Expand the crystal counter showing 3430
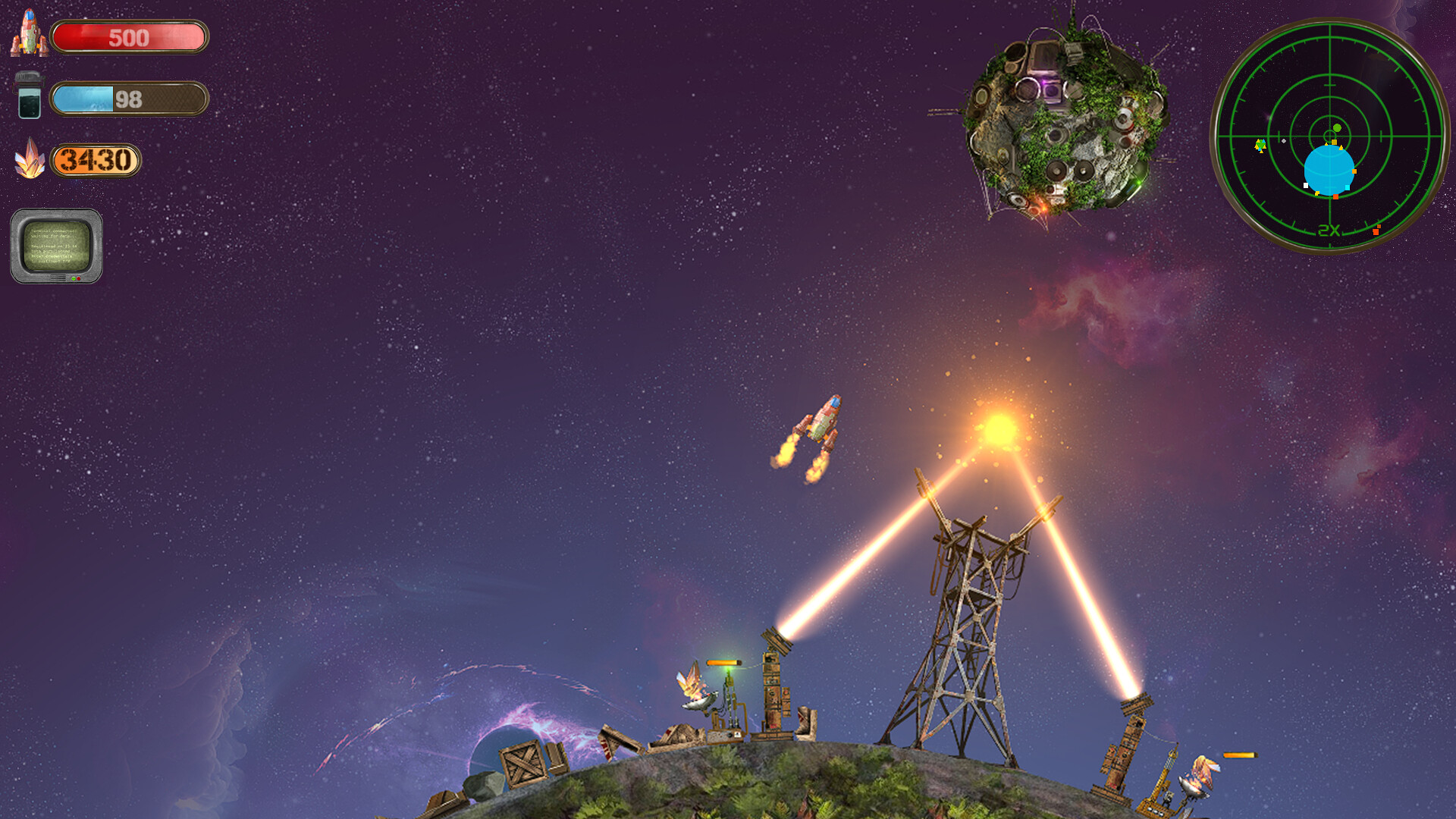 click(x=94, y=161)
